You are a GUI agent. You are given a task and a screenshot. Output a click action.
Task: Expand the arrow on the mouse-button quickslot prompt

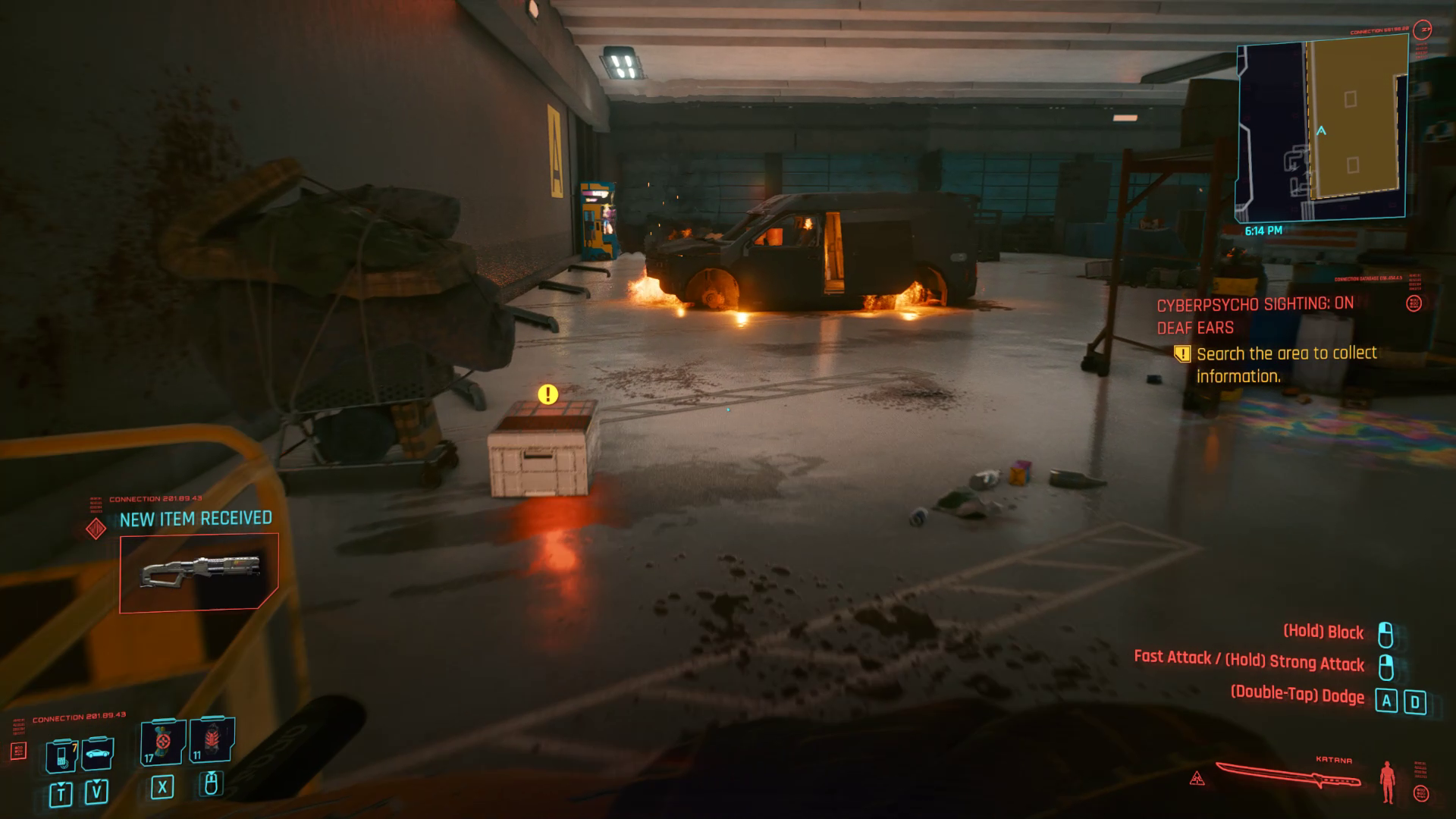[x=211, y=773]
